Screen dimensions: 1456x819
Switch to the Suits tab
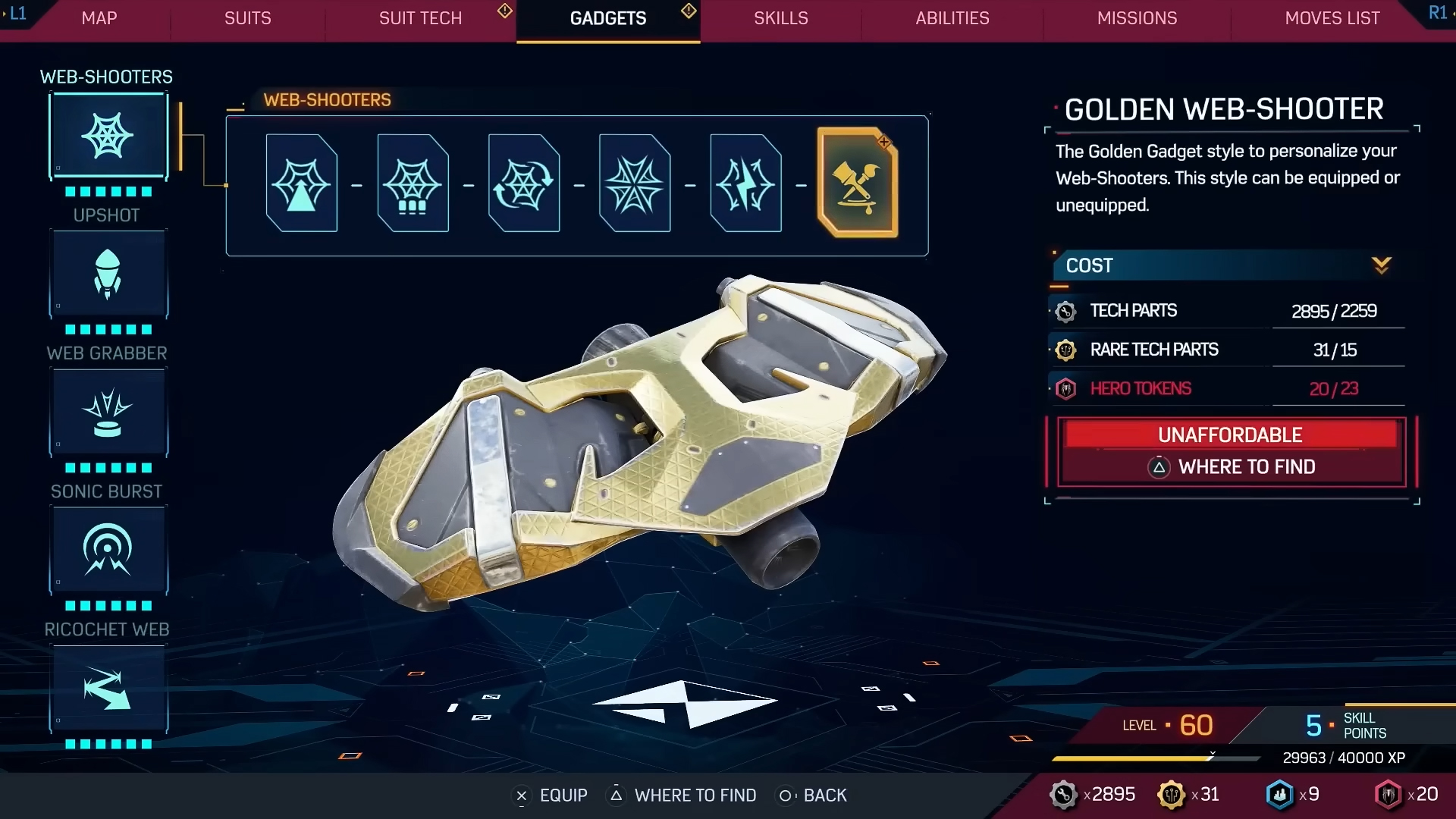[x=247, y=18]
